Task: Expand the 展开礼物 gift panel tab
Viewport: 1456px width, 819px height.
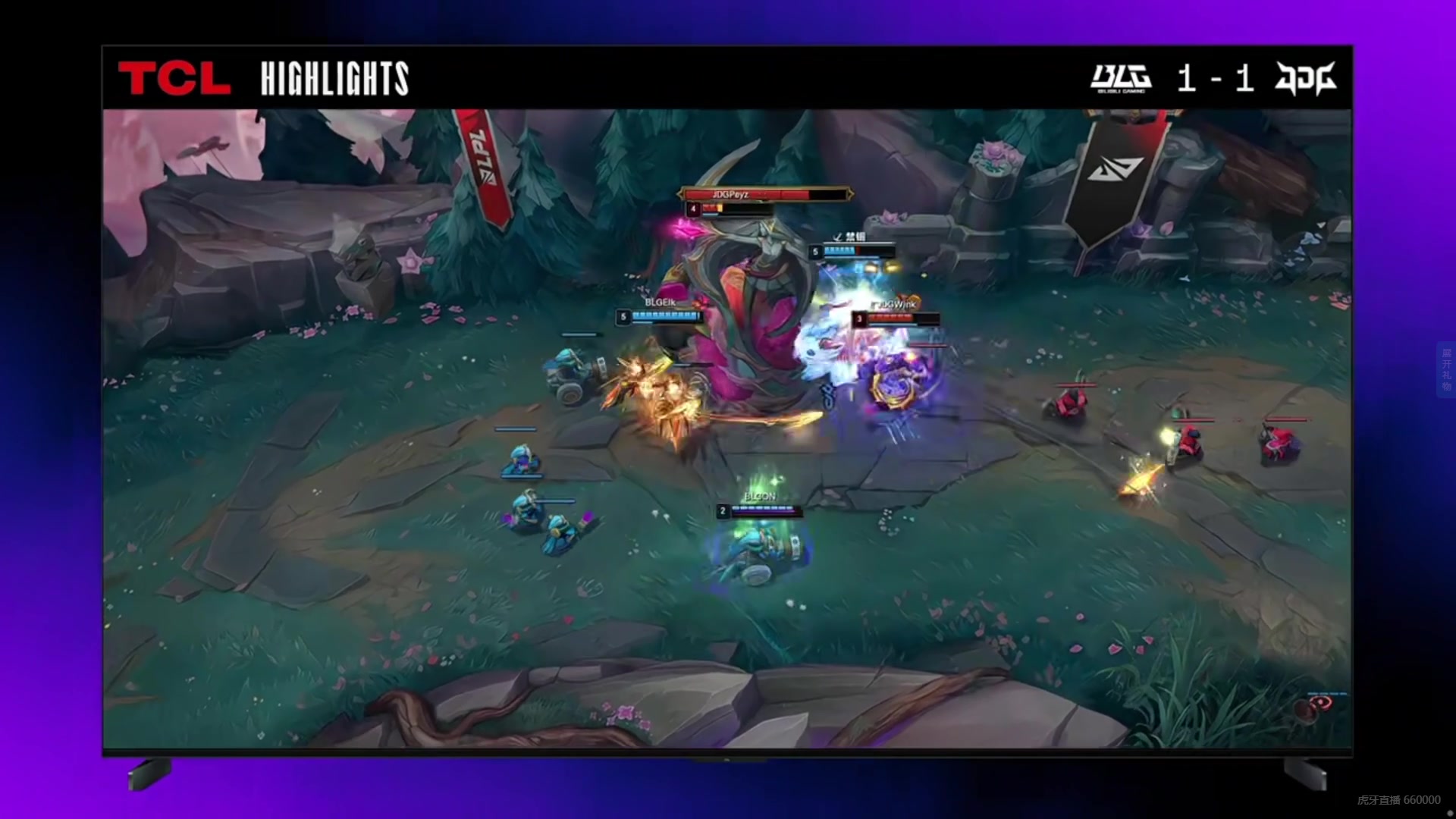Action: pyautogui.click(x=1446, y=369)
